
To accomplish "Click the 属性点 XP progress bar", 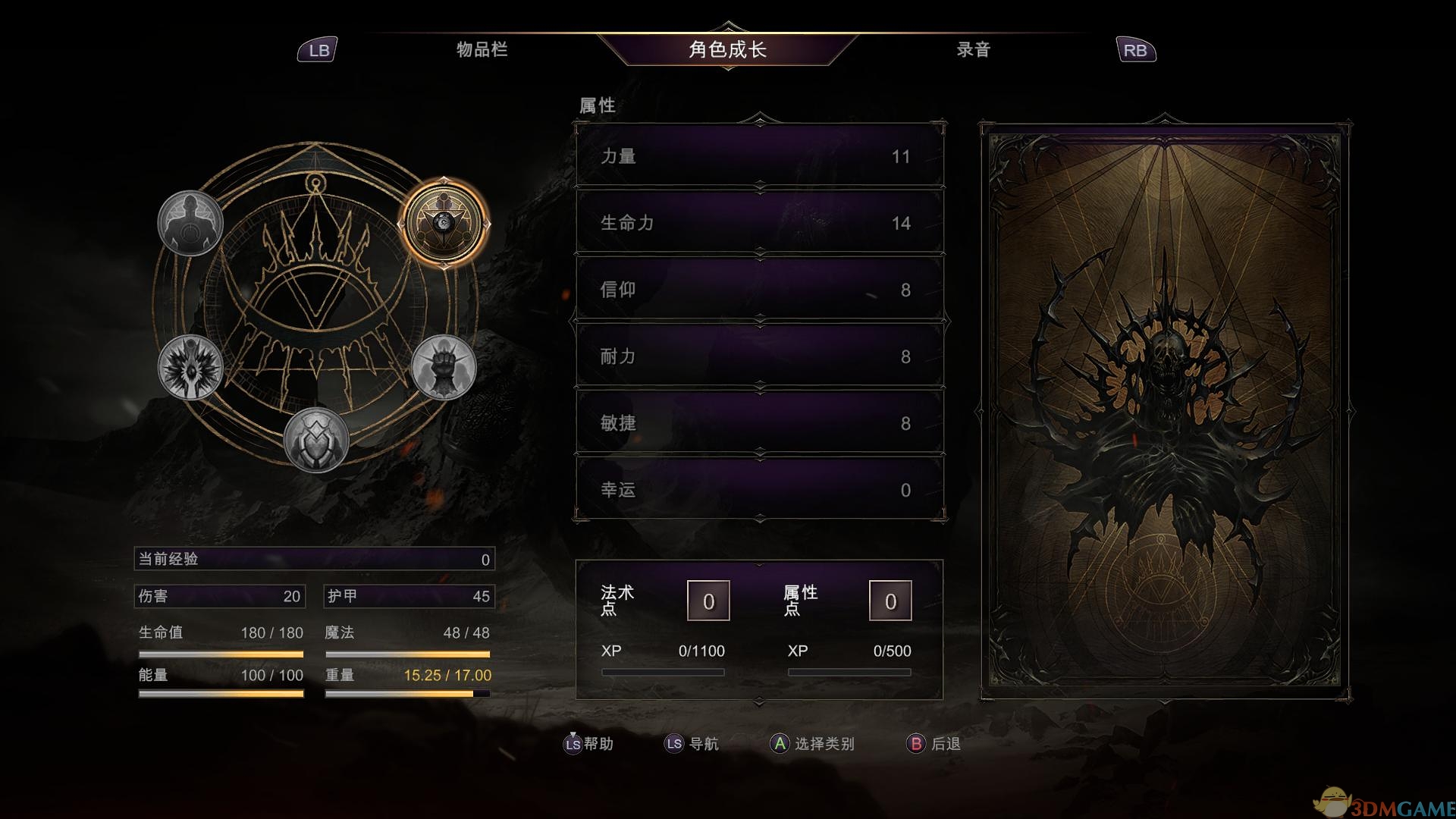I will pyautogui.click(x=849, y=672).
